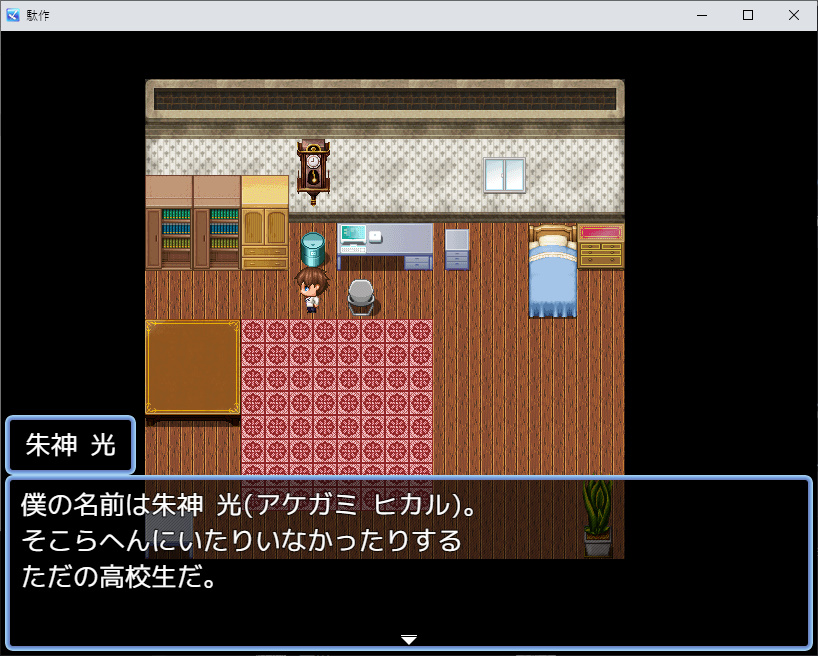This screenshot has height=656, width=818.
Task: Maximize the game window
Action: pyautogui.click(x=748, y=15)
